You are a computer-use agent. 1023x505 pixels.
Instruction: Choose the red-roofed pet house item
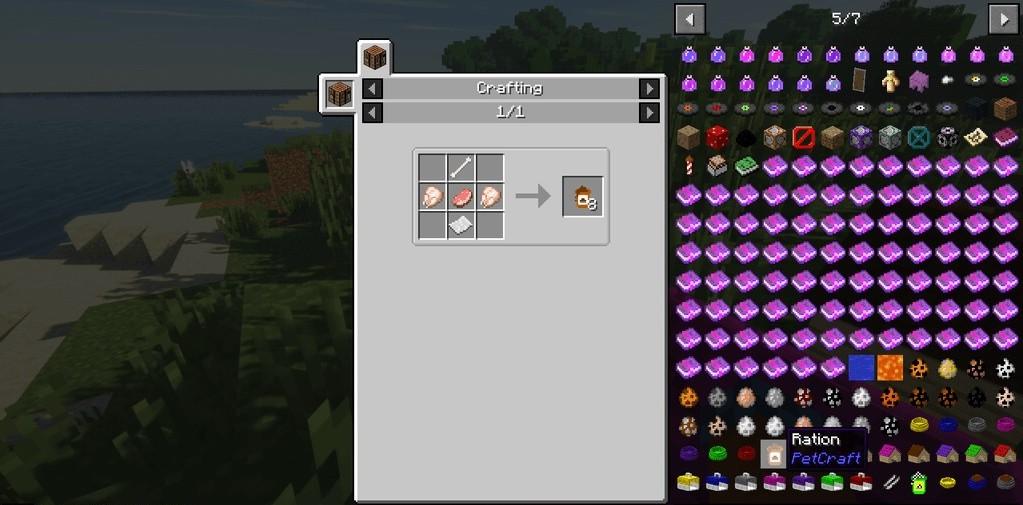pyautogui.click(x=1005, y=455)
